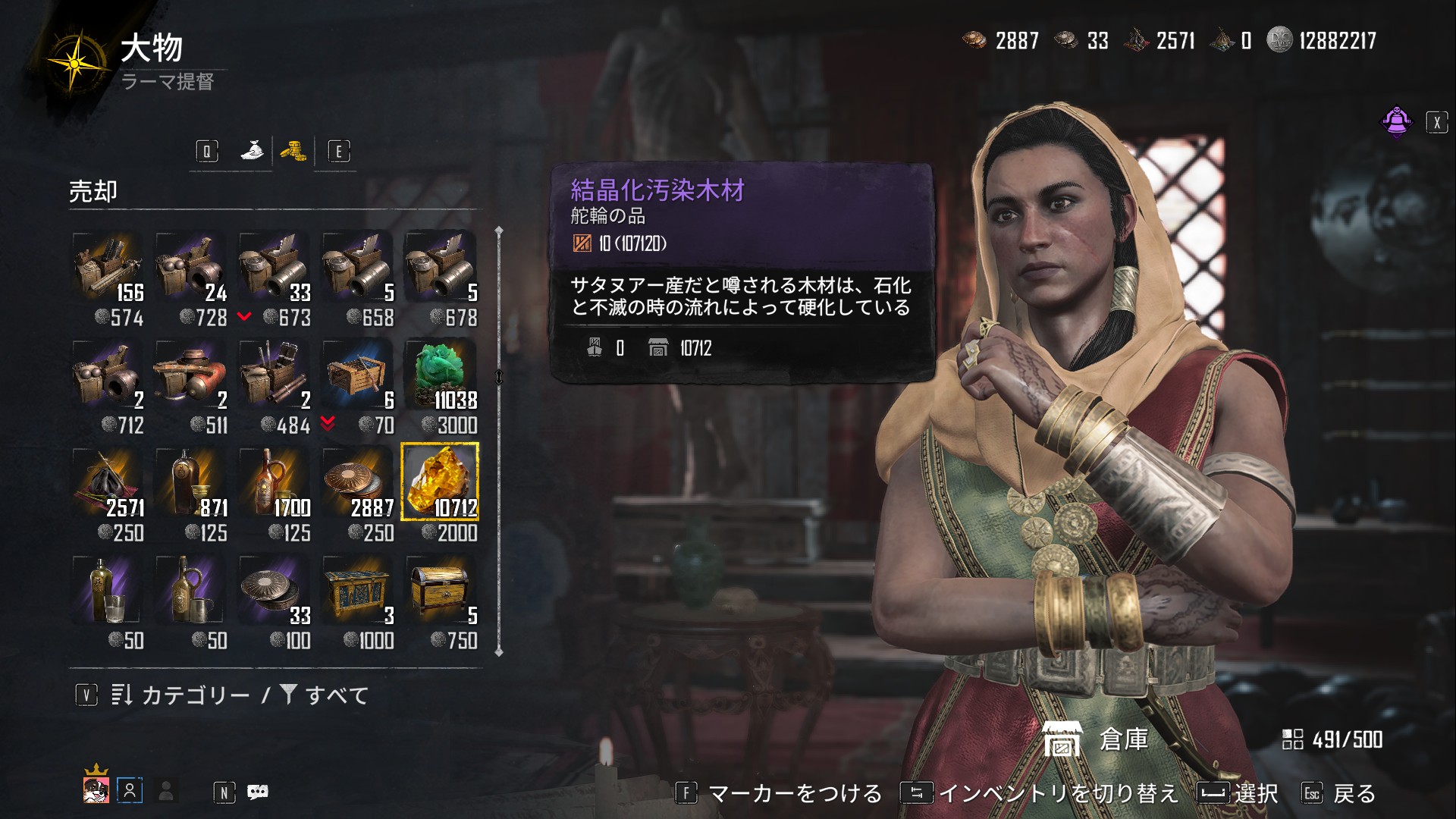1456x819 pixels.
Task: Select the clear bottle and glass priced 50
Action: point(108,591)
